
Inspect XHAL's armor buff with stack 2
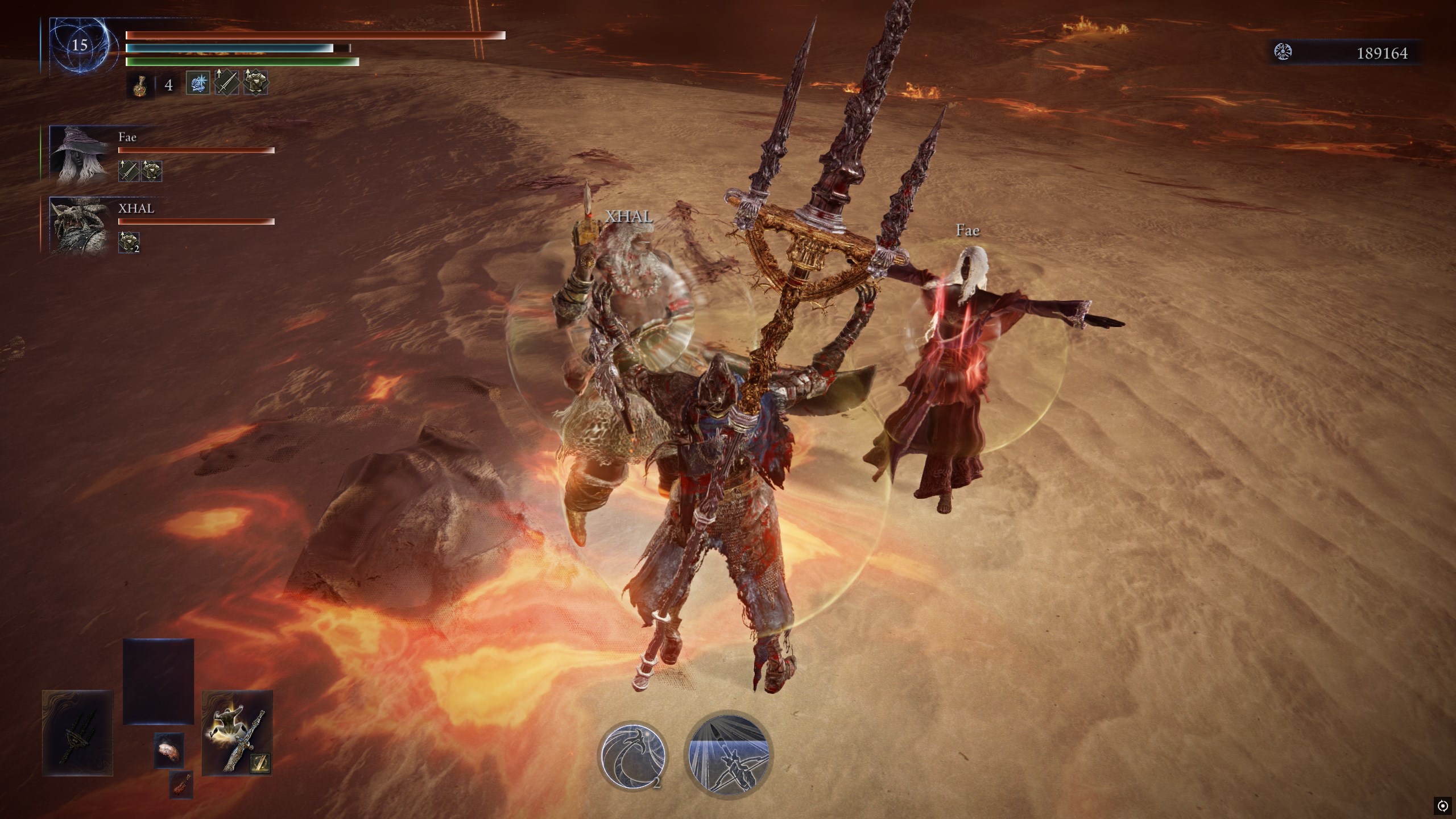pos(129,242)
